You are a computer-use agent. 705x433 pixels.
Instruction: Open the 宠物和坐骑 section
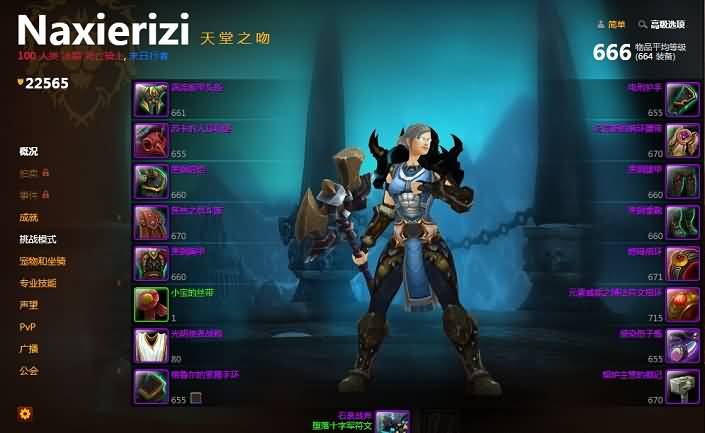click(43, 261)
